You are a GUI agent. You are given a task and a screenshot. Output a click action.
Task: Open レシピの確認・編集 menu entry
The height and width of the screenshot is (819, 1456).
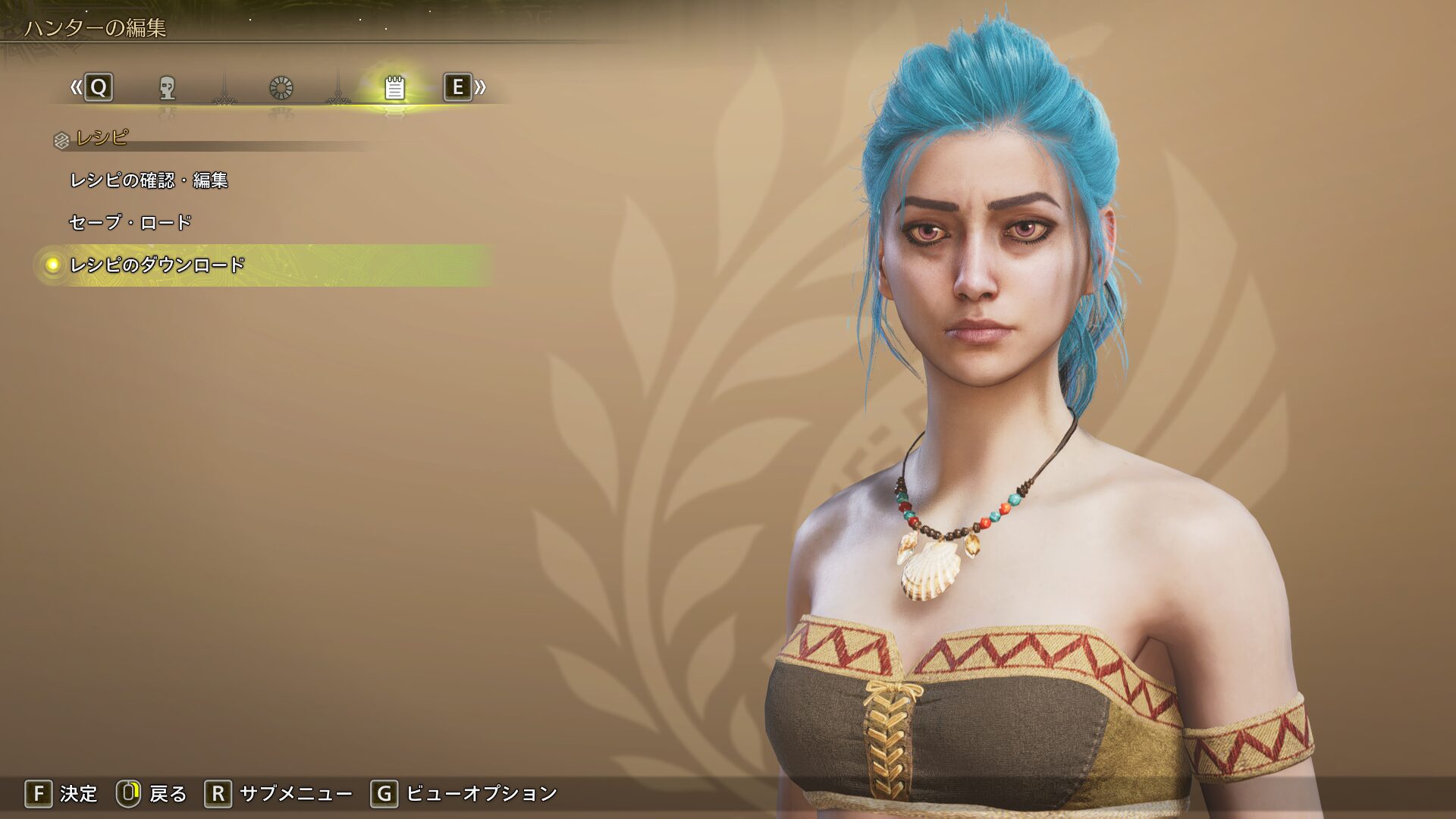(149, 180)
